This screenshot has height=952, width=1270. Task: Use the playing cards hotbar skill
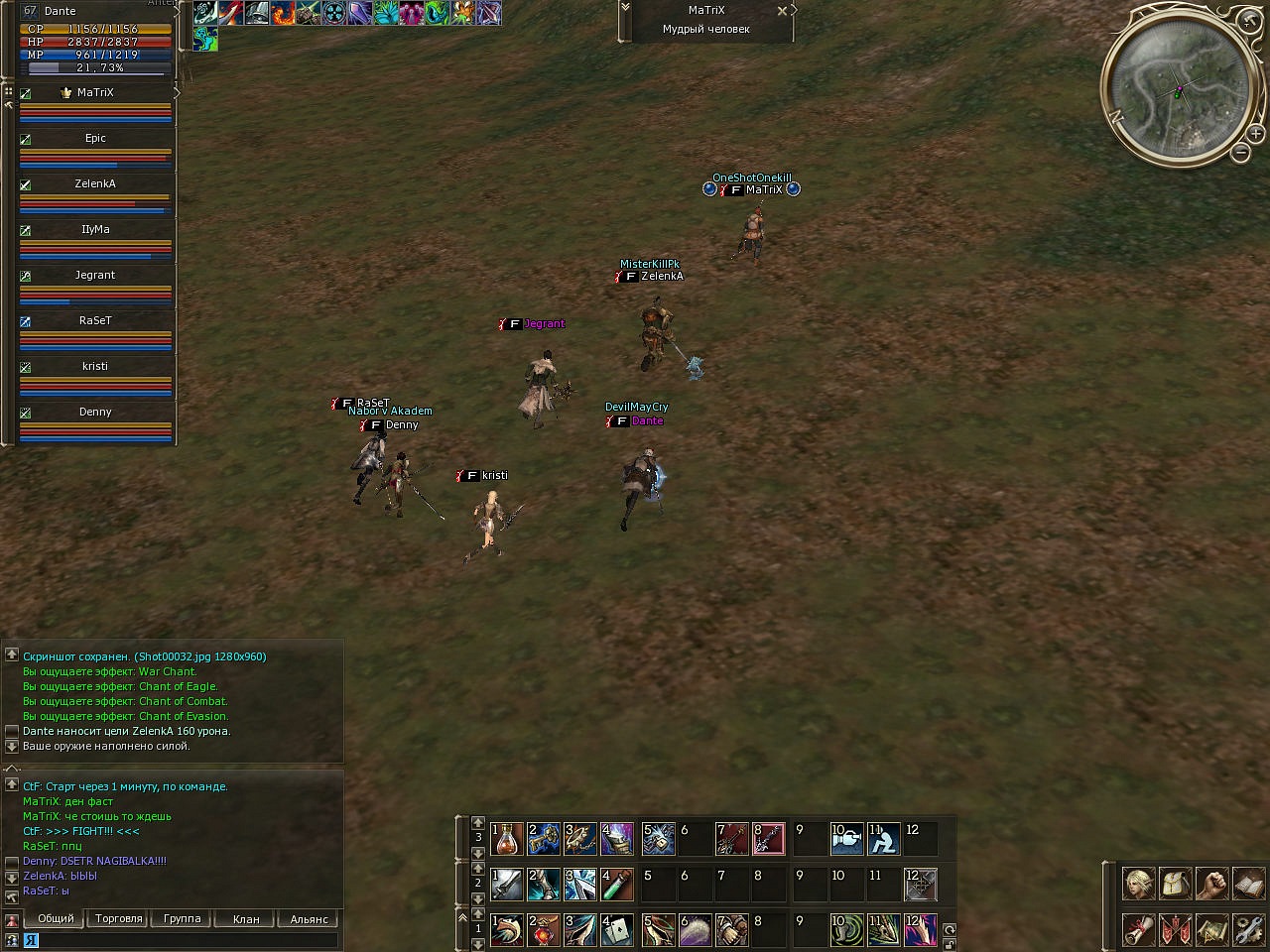[617, 930]
